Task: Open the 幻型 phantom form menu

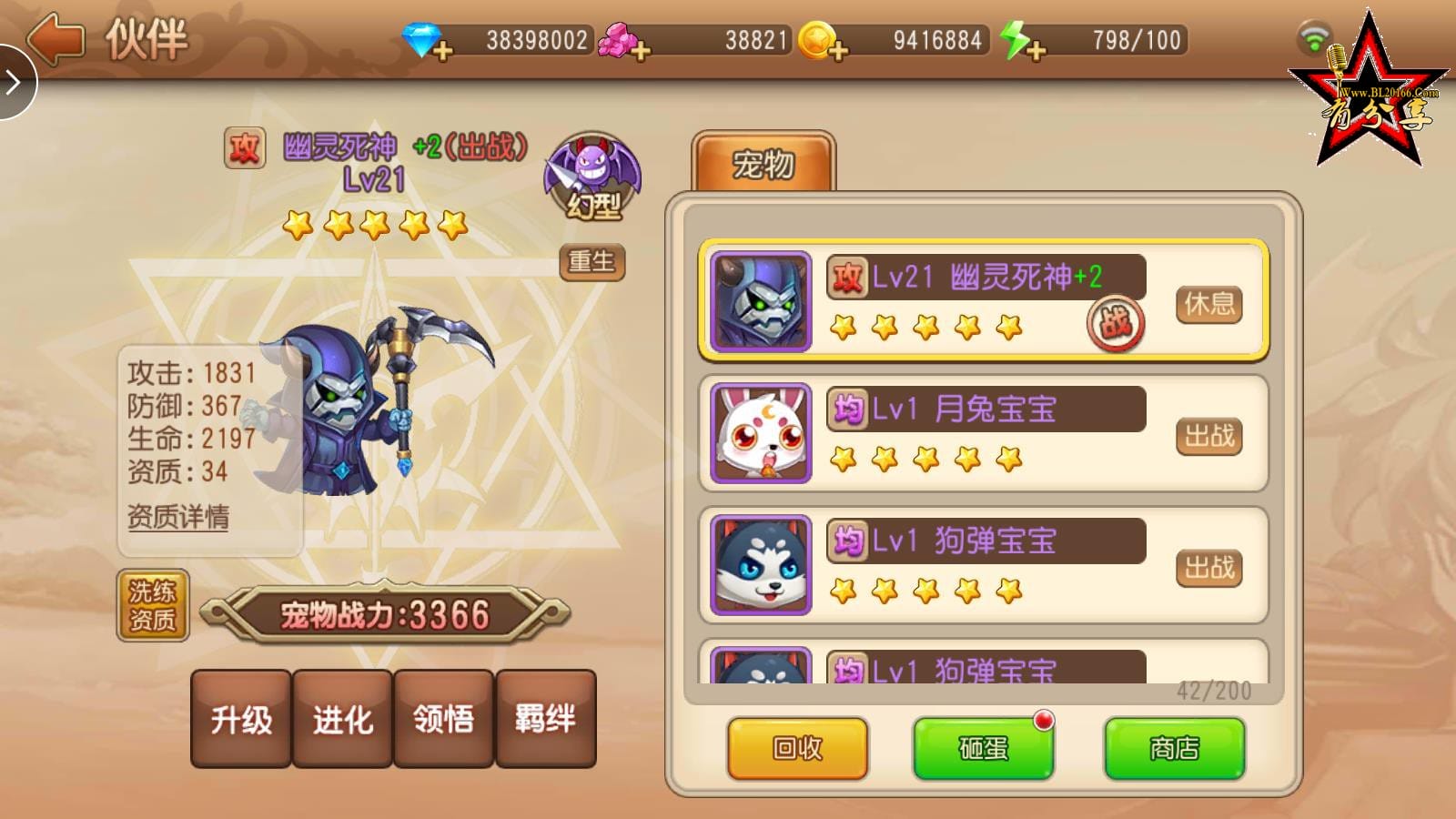Action: tap(596, 173)
